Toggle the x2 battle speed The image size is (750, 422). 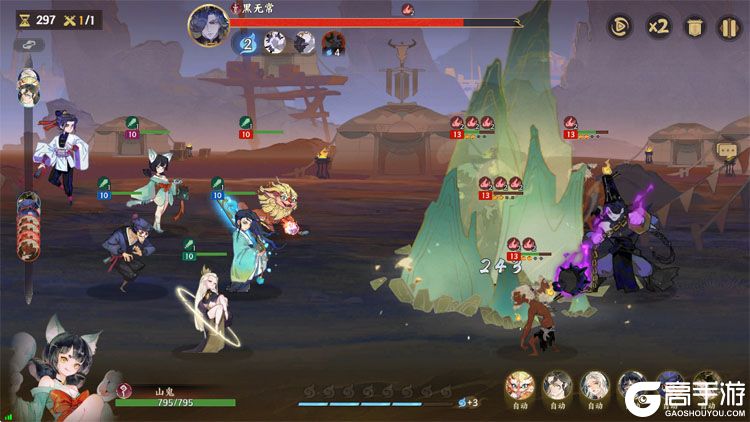pyautogui.click(x=657, y=26)
